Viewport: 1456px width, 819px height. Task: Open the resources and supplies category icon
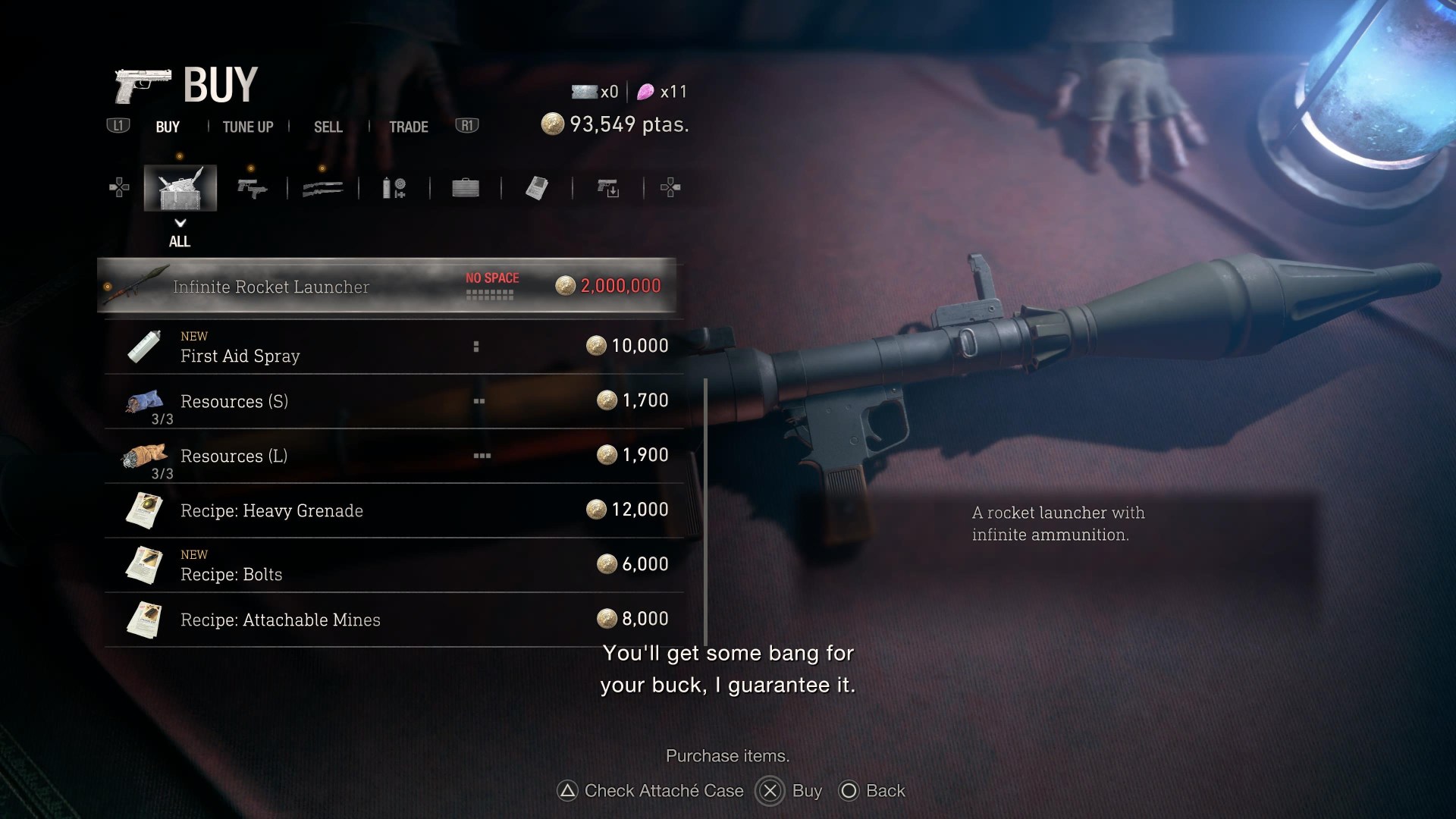click(x=393, y=187)
